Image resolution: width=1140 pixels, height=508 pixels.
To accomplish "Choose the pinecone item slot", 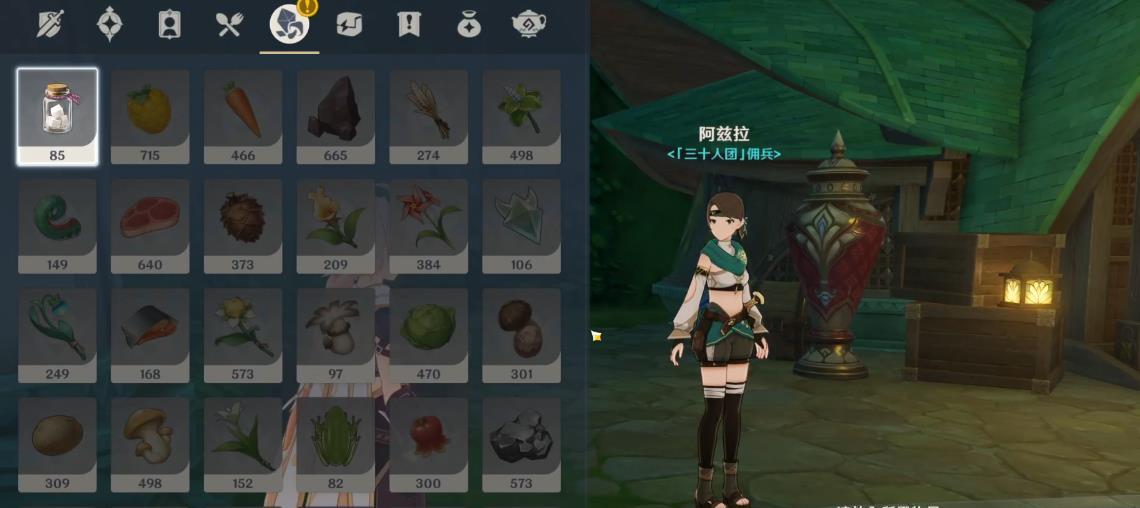I will click(243, 225).
